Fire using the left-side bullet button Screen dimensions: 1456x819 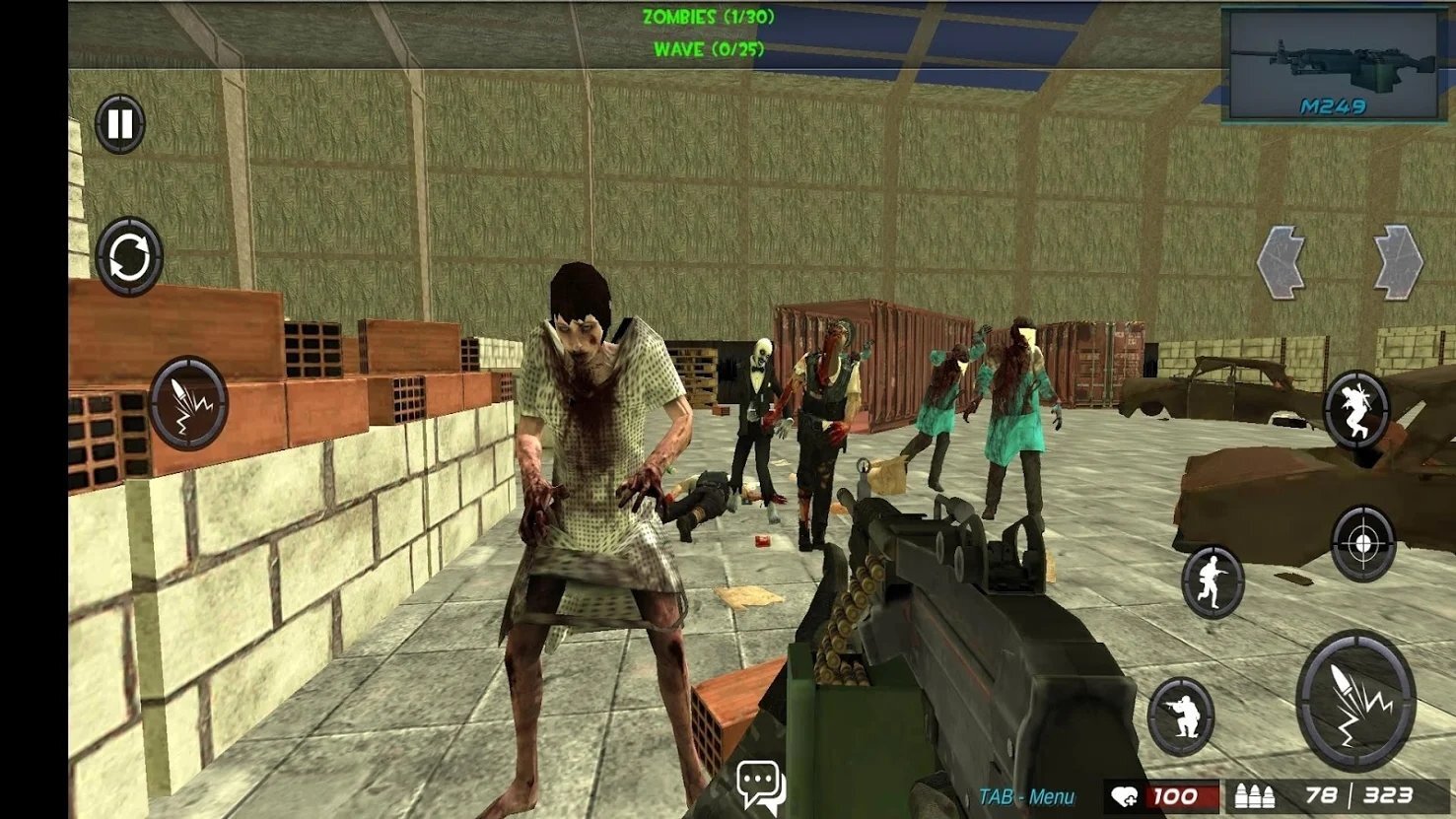click(188, 403)
